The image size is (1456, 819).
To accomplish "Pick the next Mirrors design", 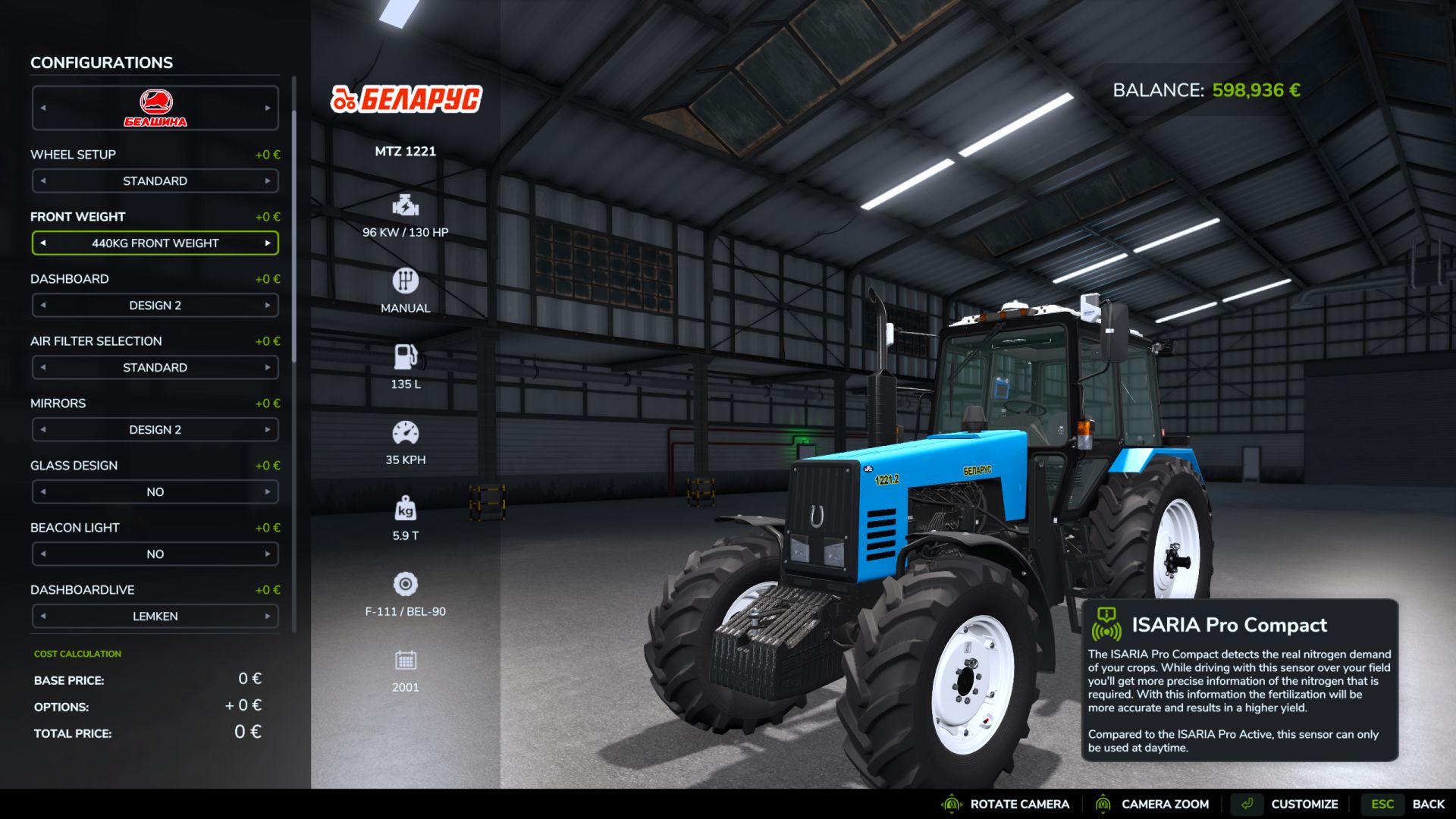I will pos(268,430).
